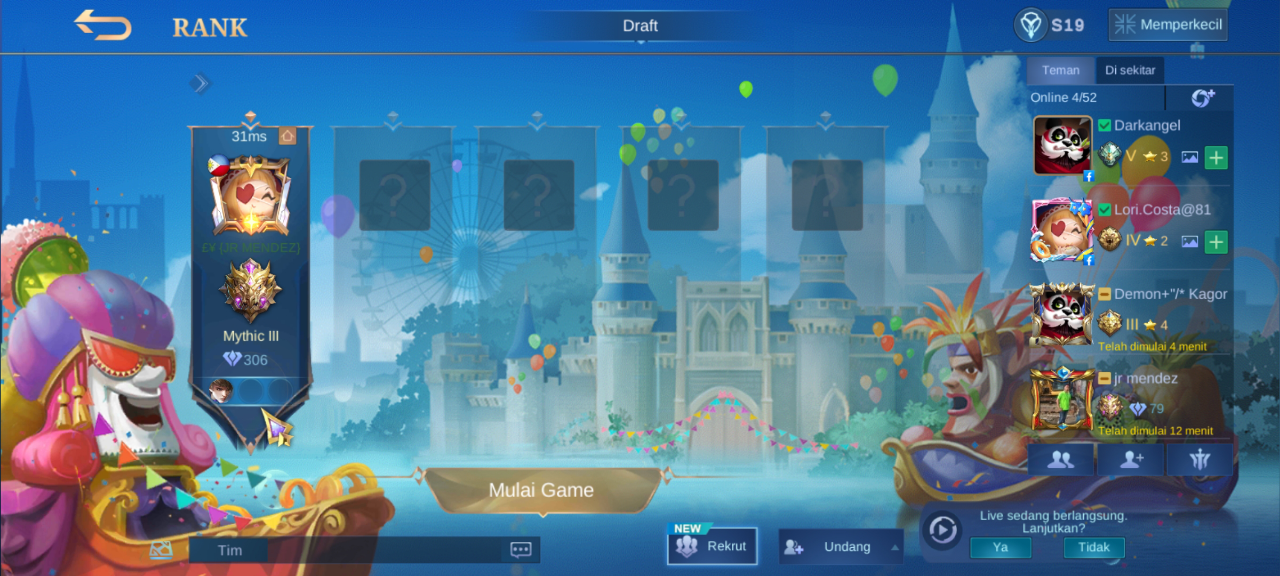Choose Tidak to decline the live
The height and width of the screenshot is (576, 1280).
click(1093, 548)
